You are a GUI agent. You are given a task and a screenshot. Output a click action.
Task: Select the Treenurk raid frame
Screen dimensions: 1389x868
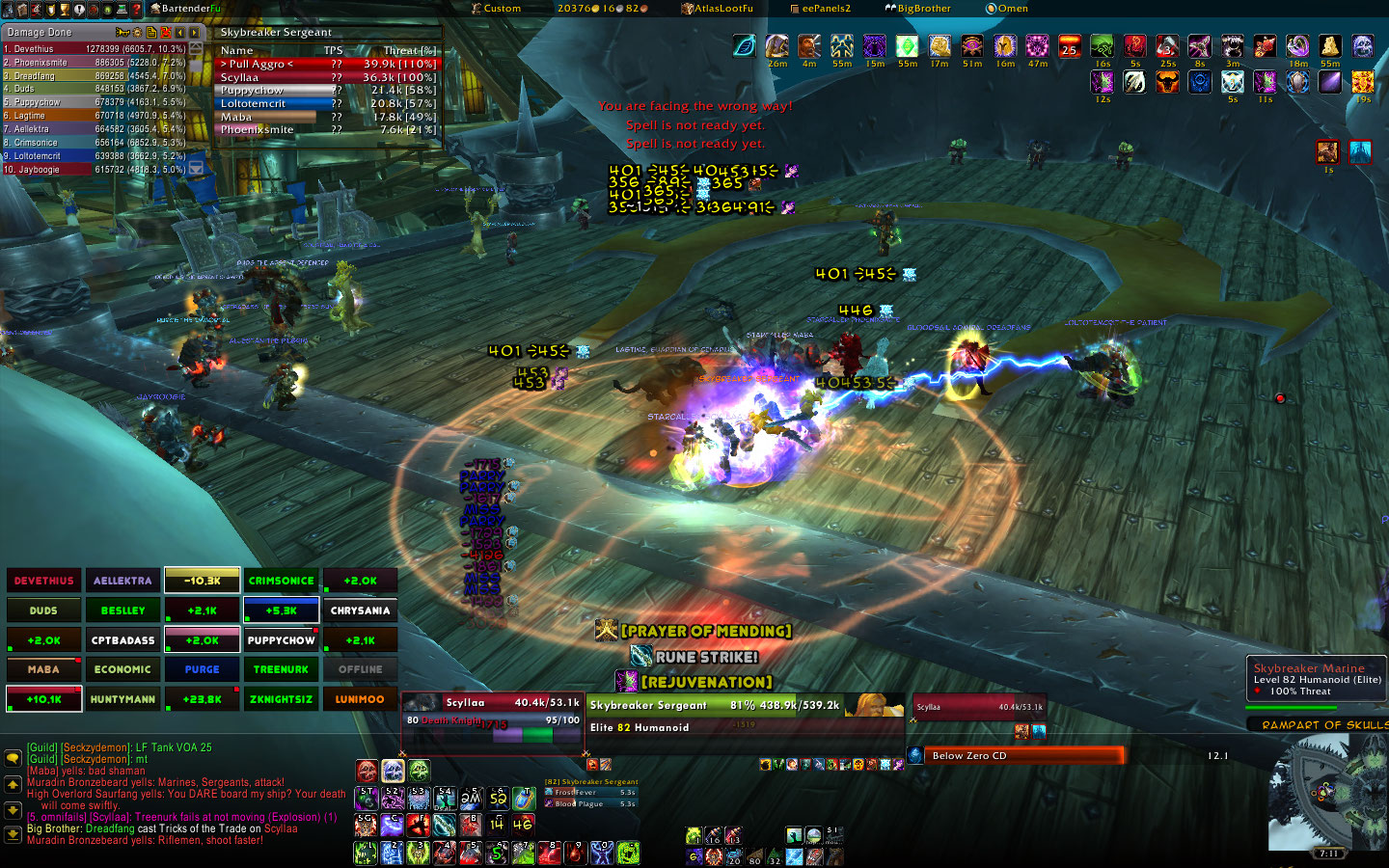[281, 669]
